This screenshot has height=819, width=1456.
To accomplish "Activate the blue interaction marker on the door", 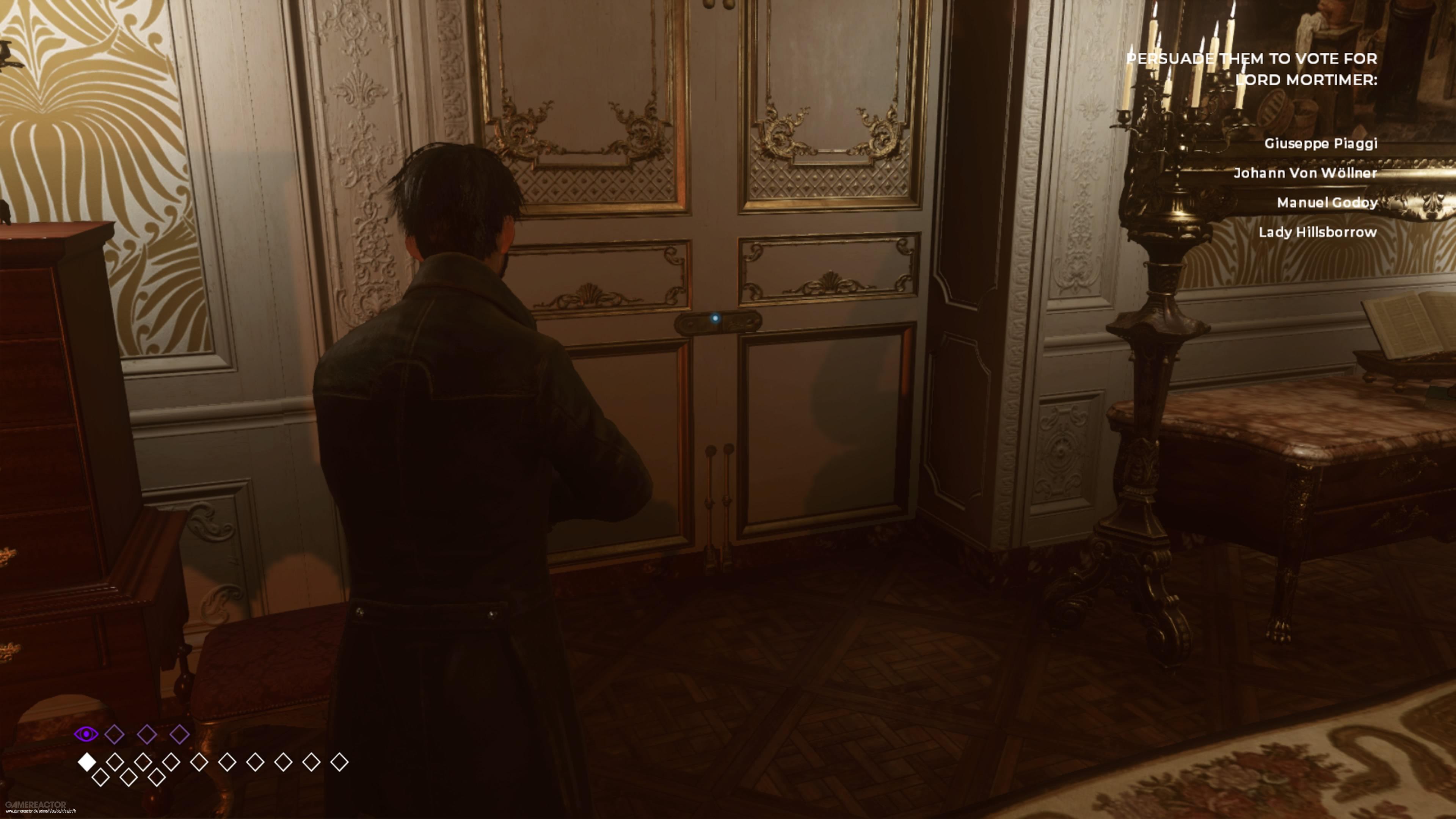I will 715,319.
